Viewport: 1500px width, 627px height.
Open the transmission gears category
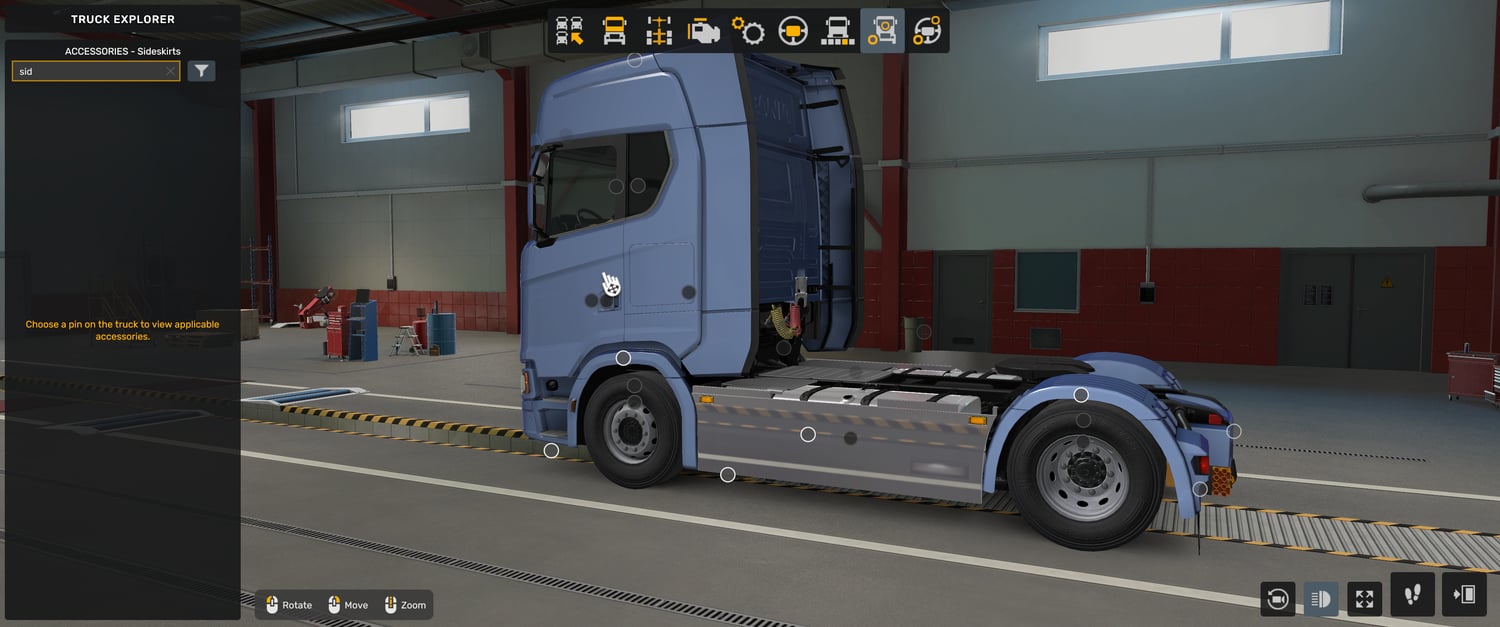click(748, 31)
